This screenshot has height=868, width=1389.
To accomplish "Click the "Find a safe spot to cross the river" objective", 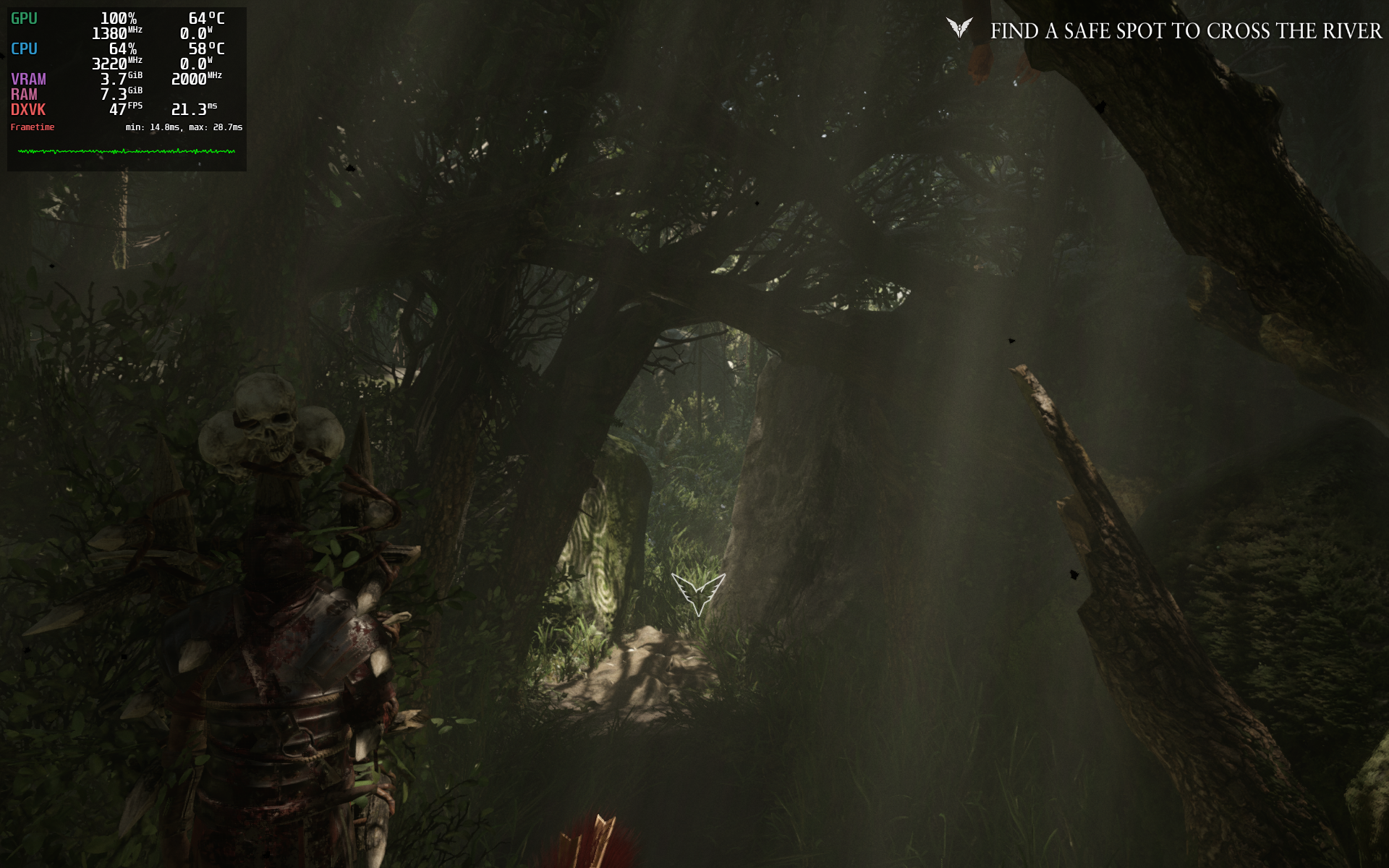I will click(x=1185, y=31).
